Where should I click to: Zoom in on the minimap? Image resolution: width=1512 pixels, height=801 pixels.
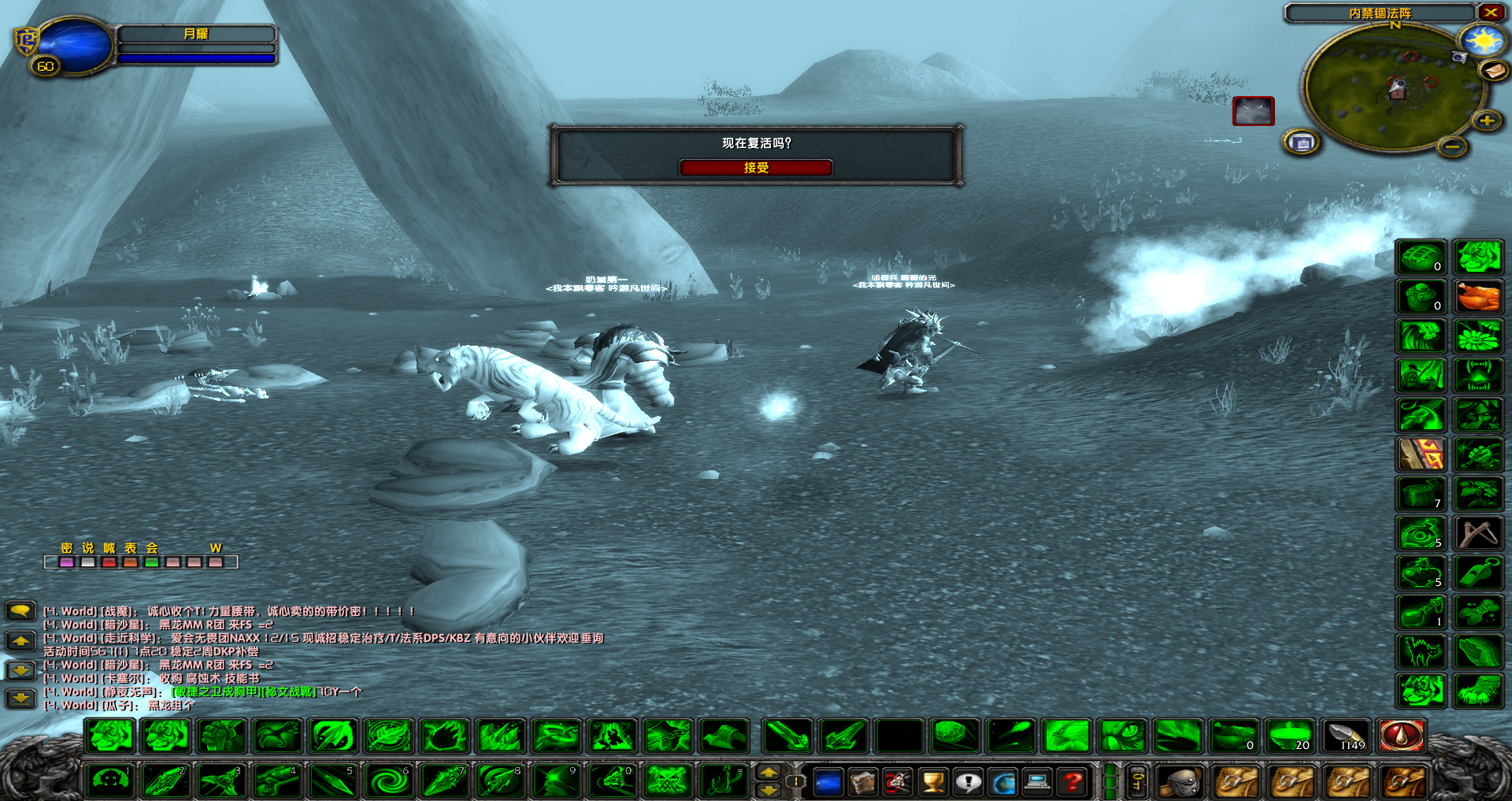(1485, 121)
